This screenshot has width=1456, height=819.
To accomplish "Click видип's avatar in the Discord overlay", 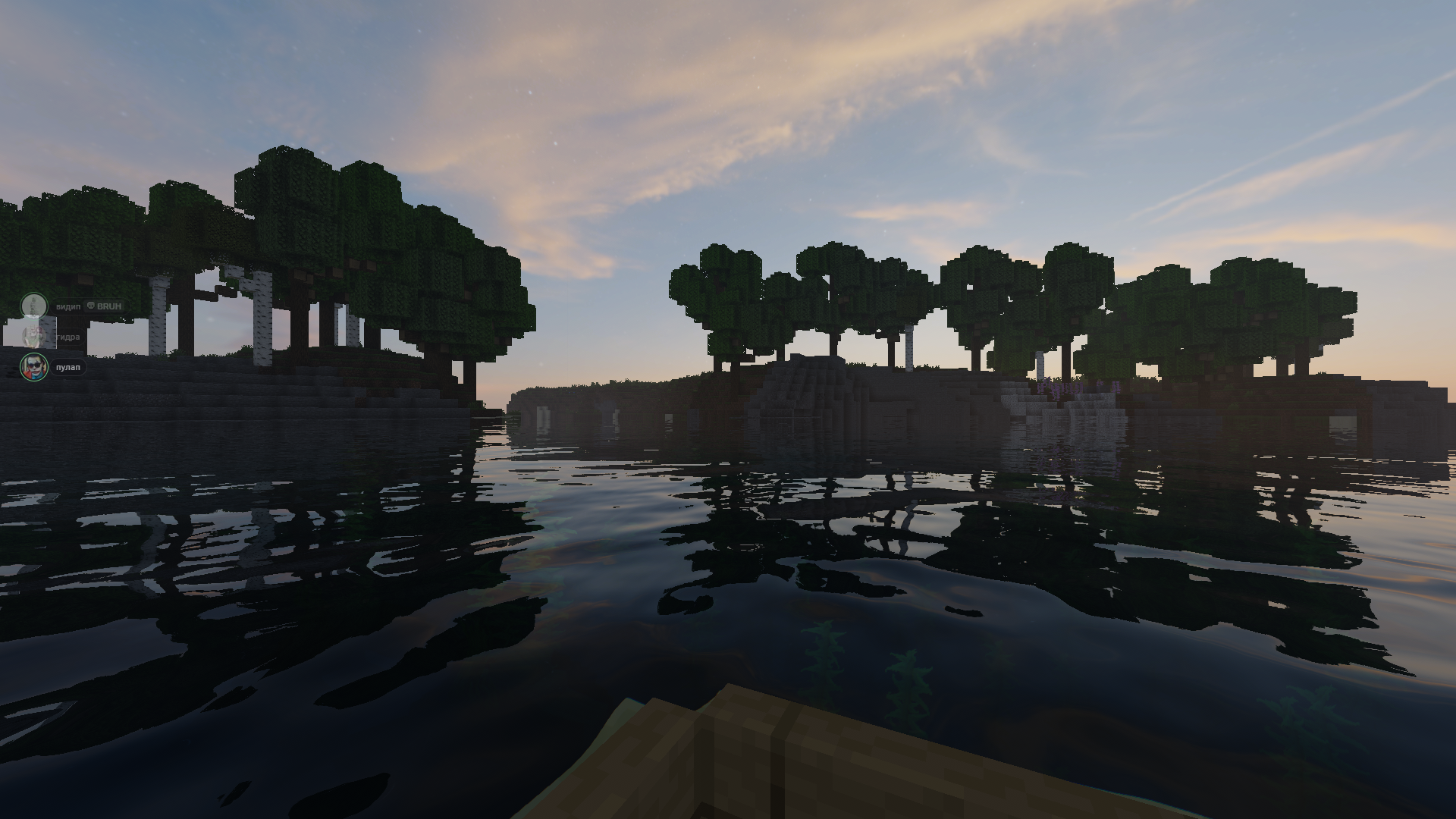I will click(x=34, y=306).
